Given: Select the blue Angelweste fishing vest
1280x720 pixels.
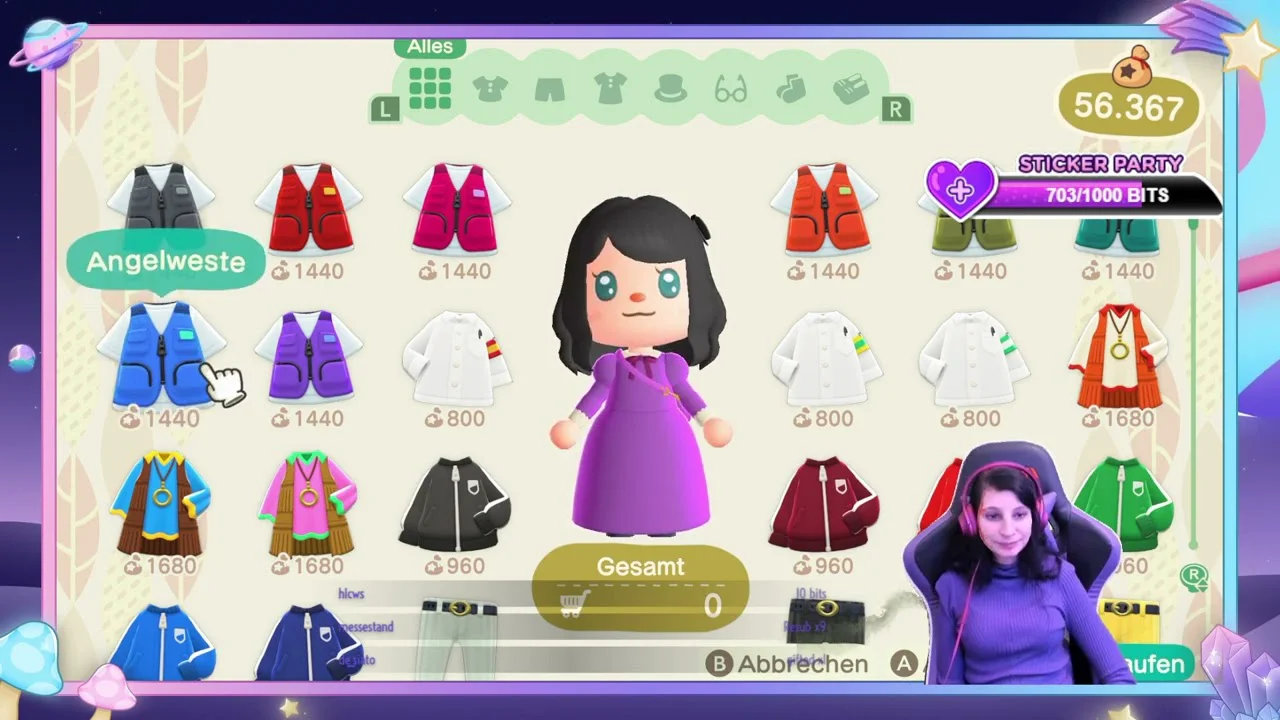Looking at the screenshot, I should point(161,355).
